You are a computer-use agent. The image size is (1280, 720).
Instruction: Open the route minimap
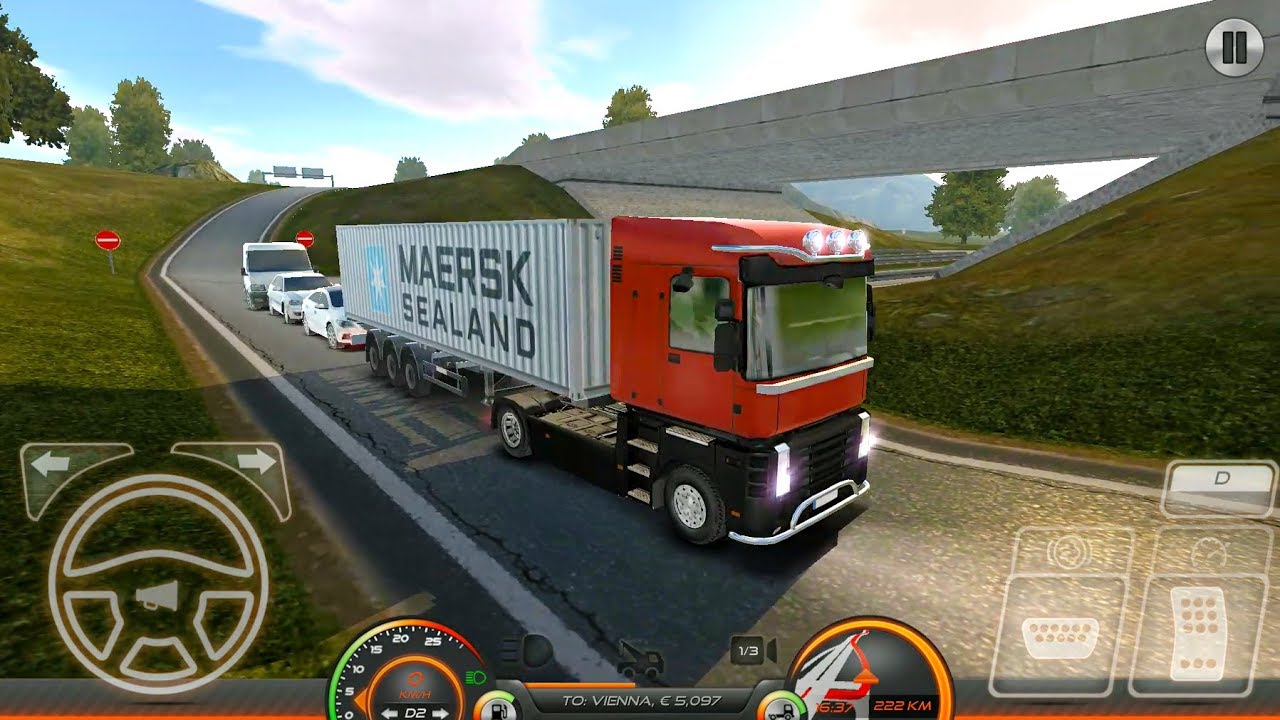[x=868, y=670]
